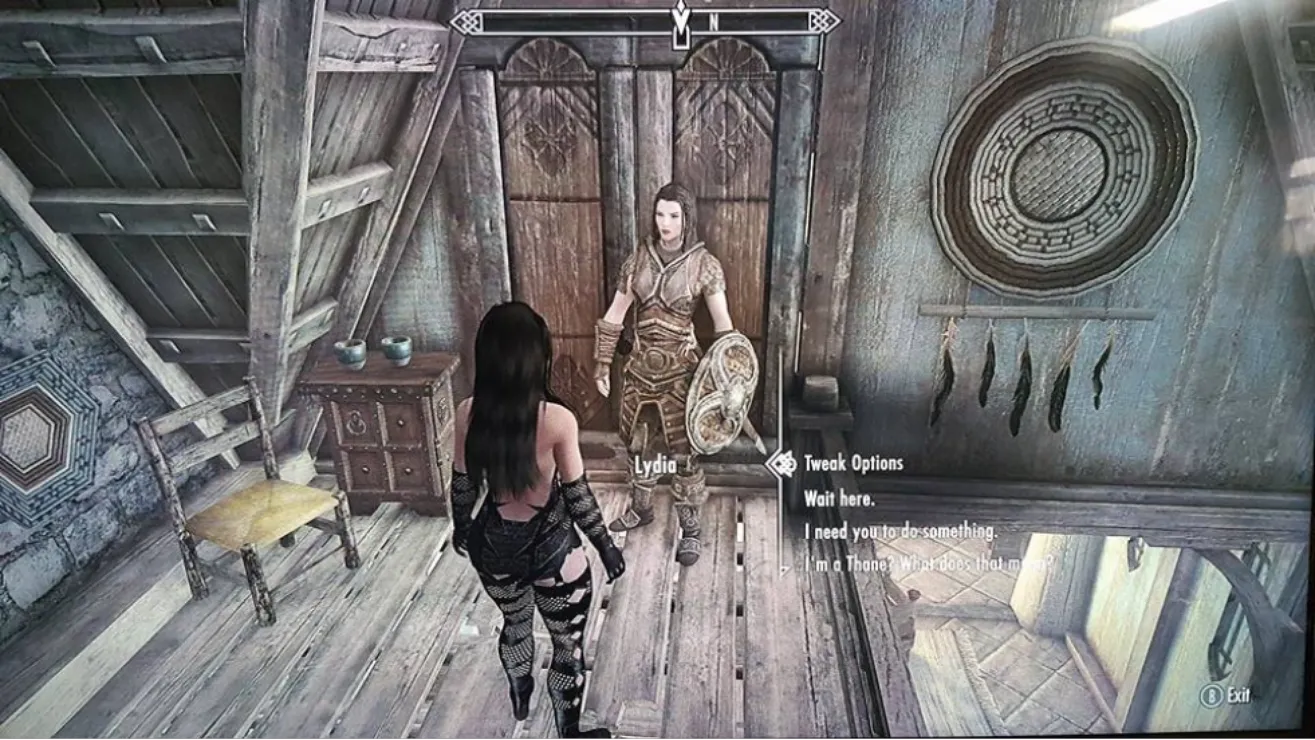Image resolution: width=1315 pixels, height=740 pixels.
Task: Choose the Tweak Options dialogue entry
Action: (x=853, y=464)
